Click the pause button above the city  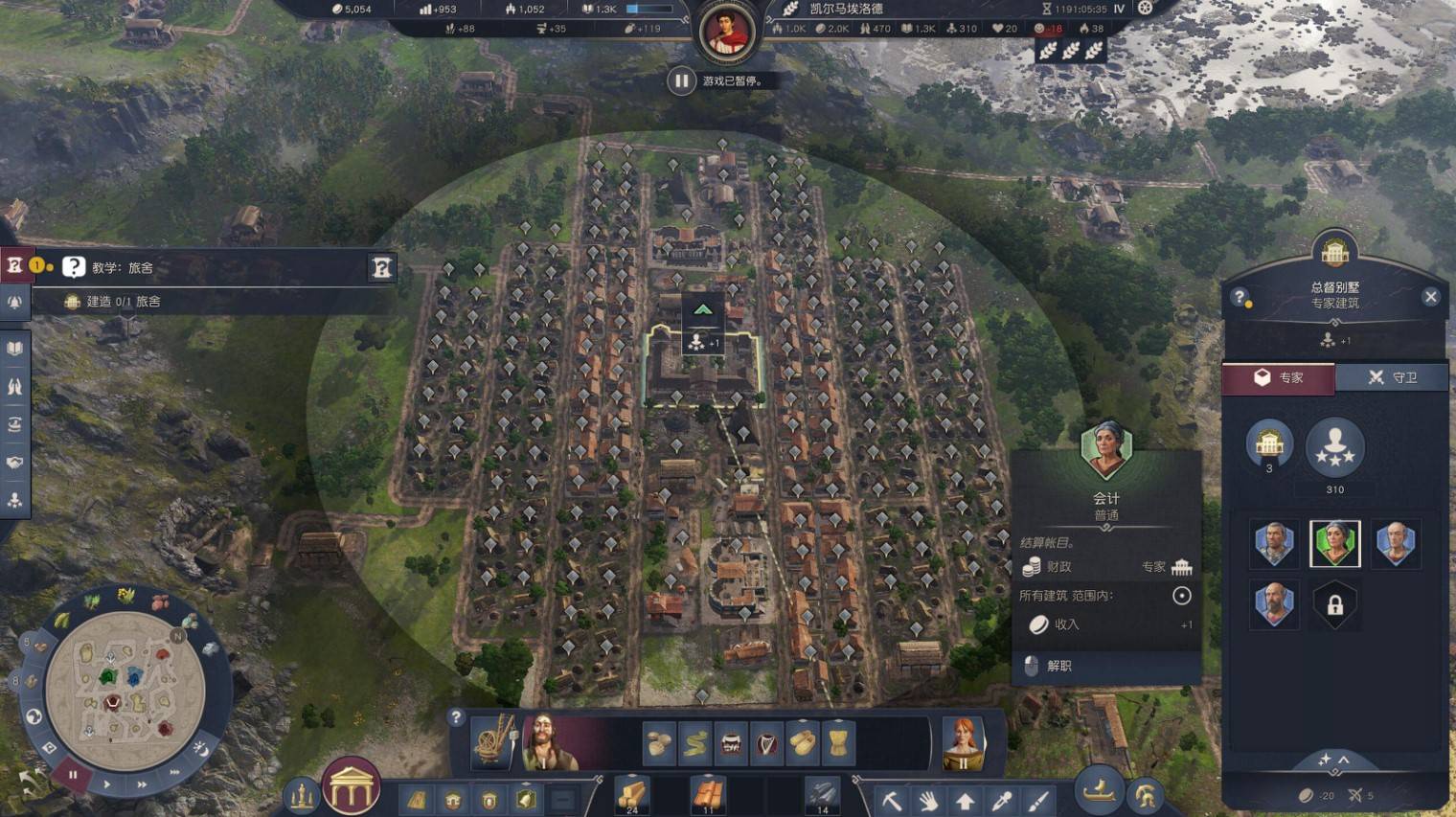click(x=680, y=80)
